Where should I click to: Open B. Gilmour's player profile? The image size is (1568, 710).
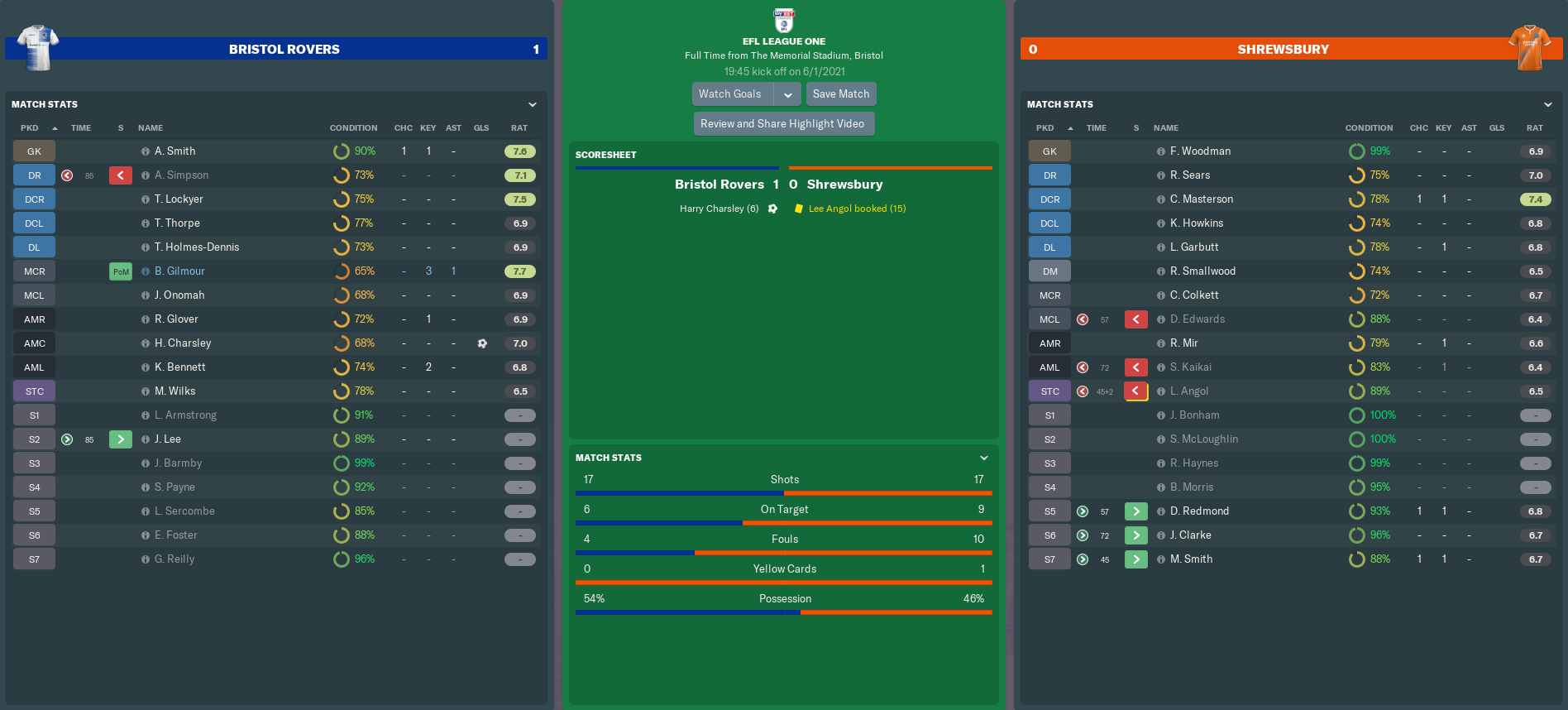179,271
